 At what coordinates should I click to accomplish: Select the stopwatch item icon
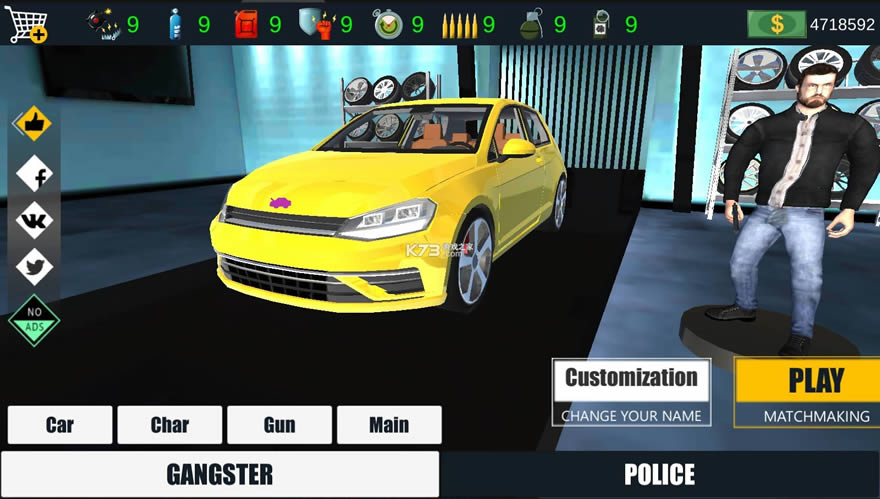pos(388,24)
